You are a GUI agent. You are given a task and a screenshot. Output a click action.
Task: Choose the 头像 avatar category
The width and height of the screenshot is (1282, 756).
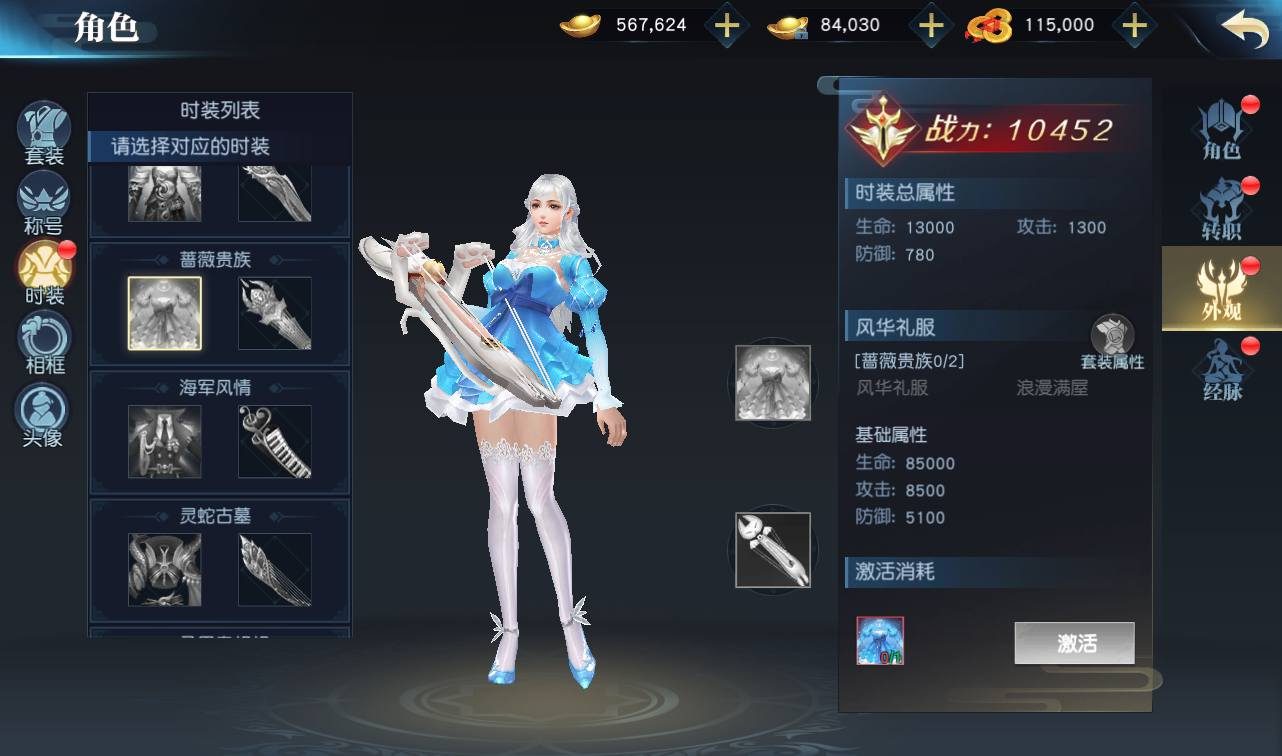click(x=44, y=412)
